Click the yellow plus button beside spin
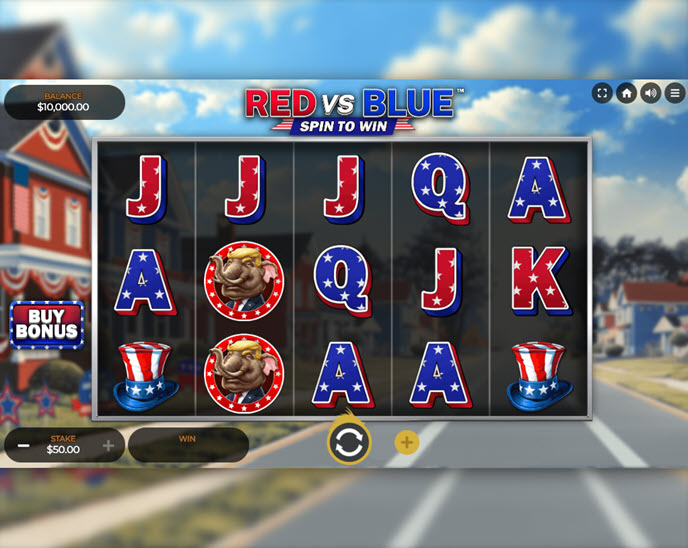 [407, 443]
